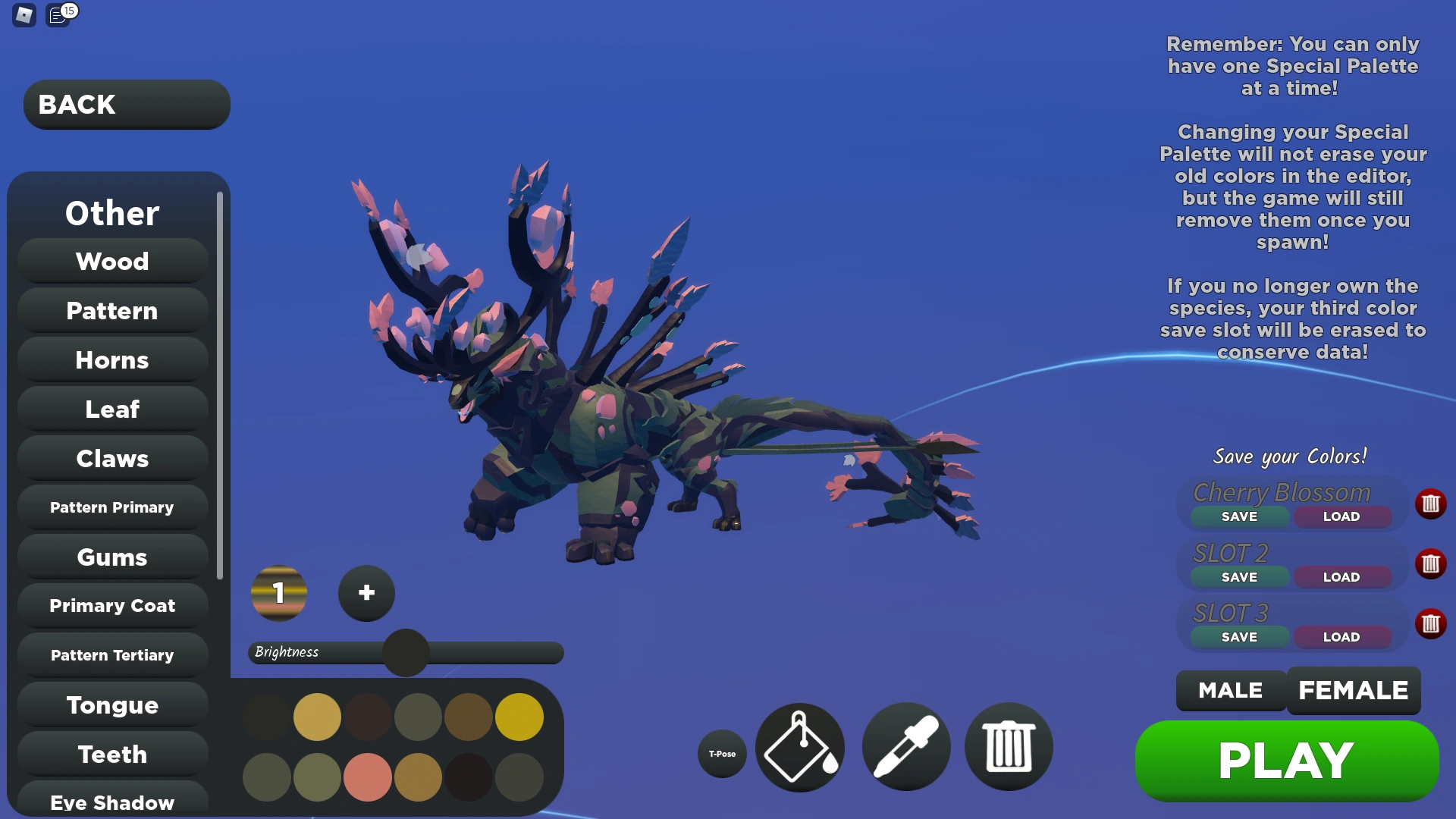This screenshot has height=819, width=1456.
Task: Open the trash clear-colors tool
Action: tap(1008, 747)
